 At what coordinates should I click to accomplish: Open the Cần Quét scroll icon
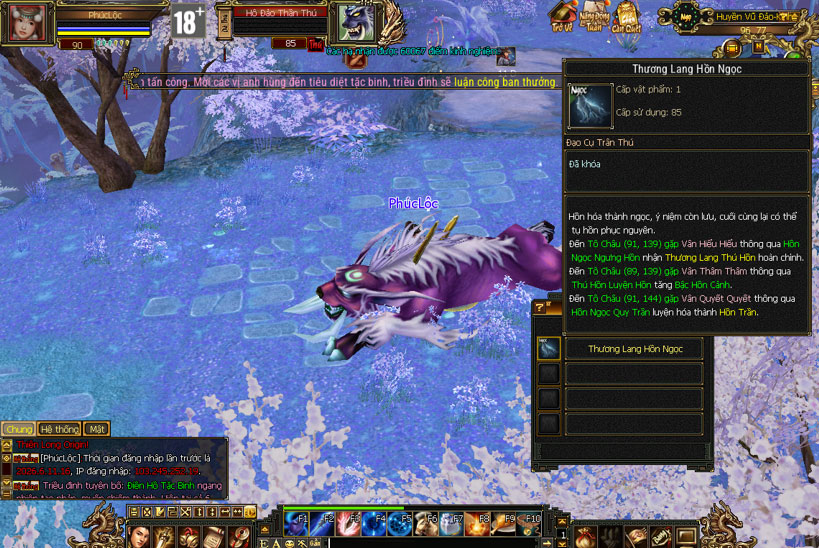point(628,16)
